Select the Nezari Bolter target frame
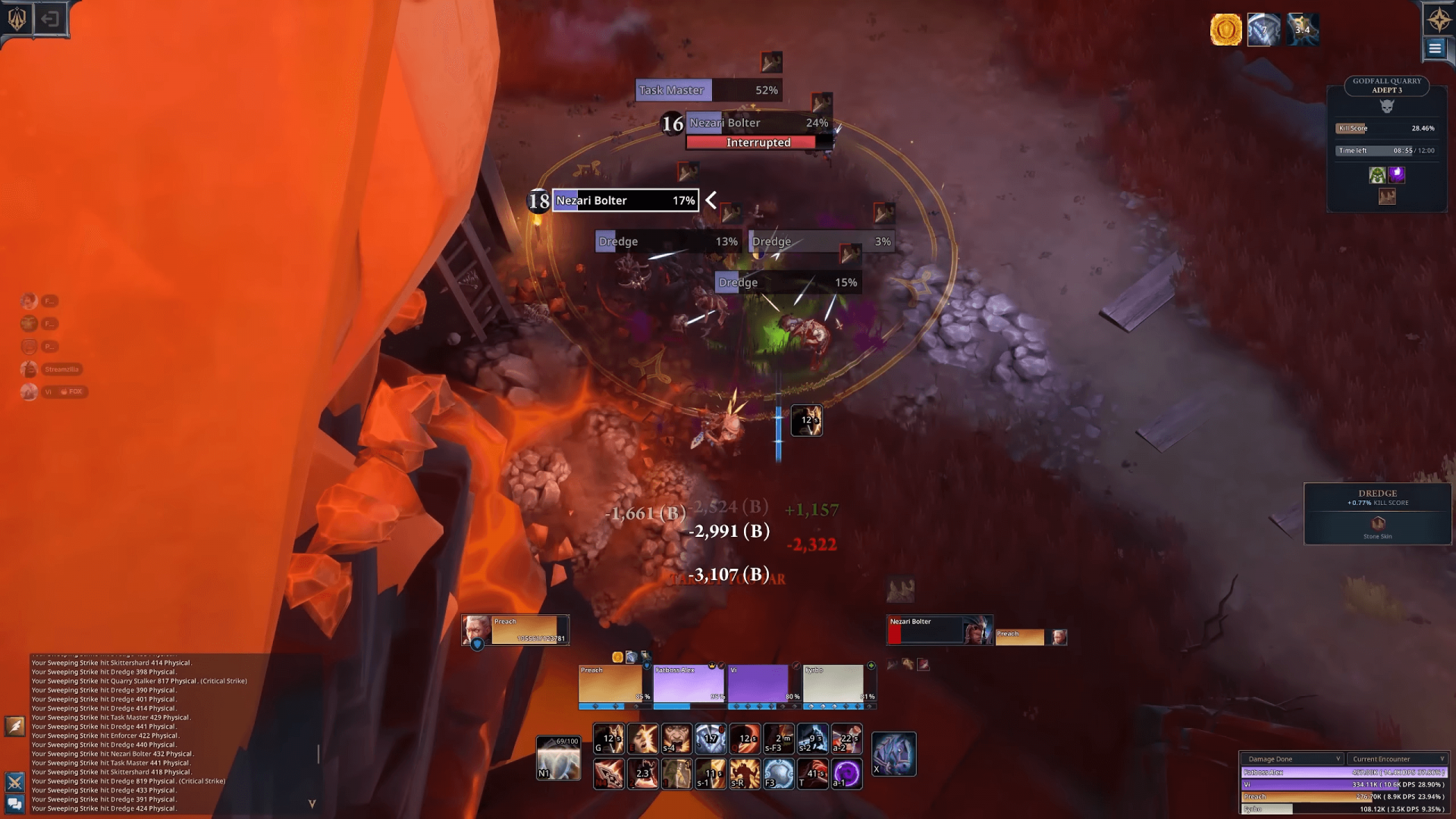The image size is (1456, 819). click(939, 631)
